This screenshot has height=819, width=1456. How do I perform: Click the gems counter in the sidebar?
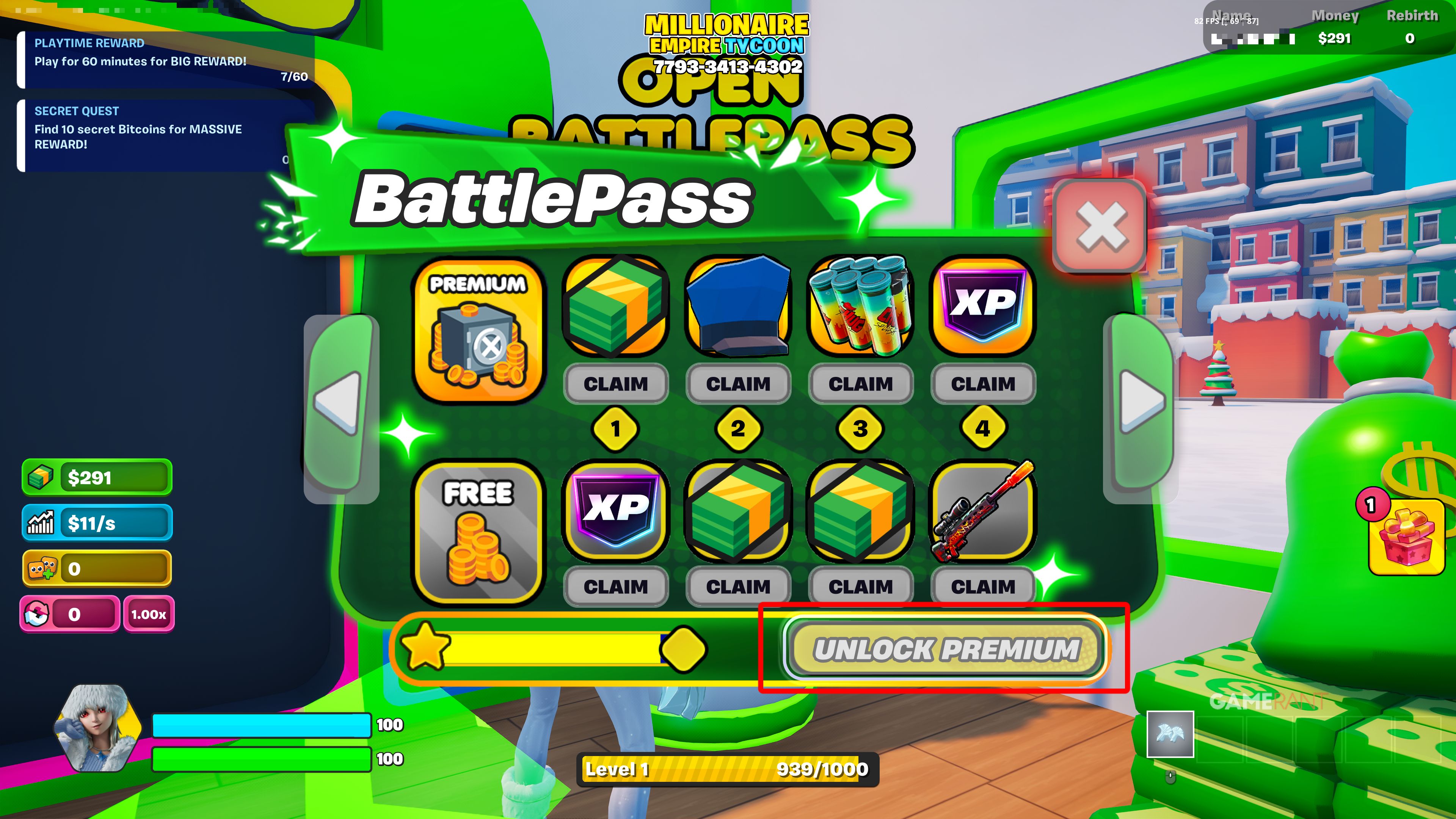[x=96, y=569]
